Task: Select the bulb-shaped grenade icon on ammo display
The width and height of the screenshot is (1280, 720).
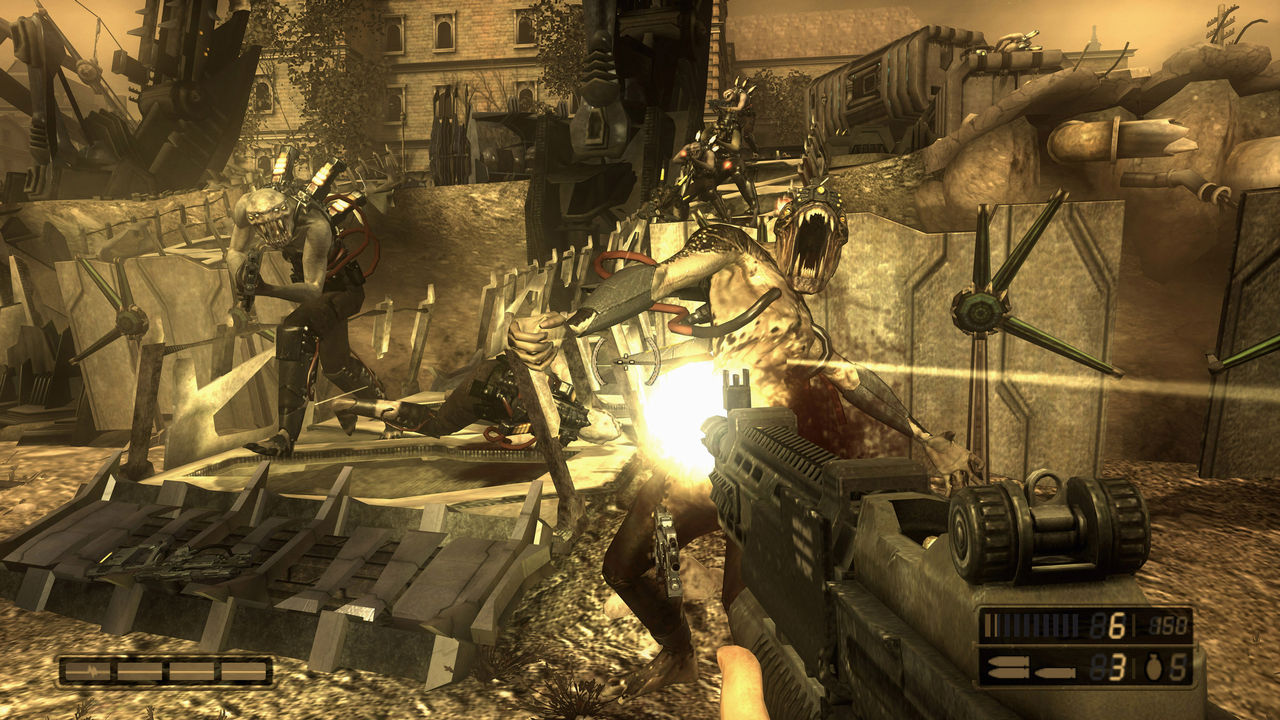Action: [x=1154, y=667]
